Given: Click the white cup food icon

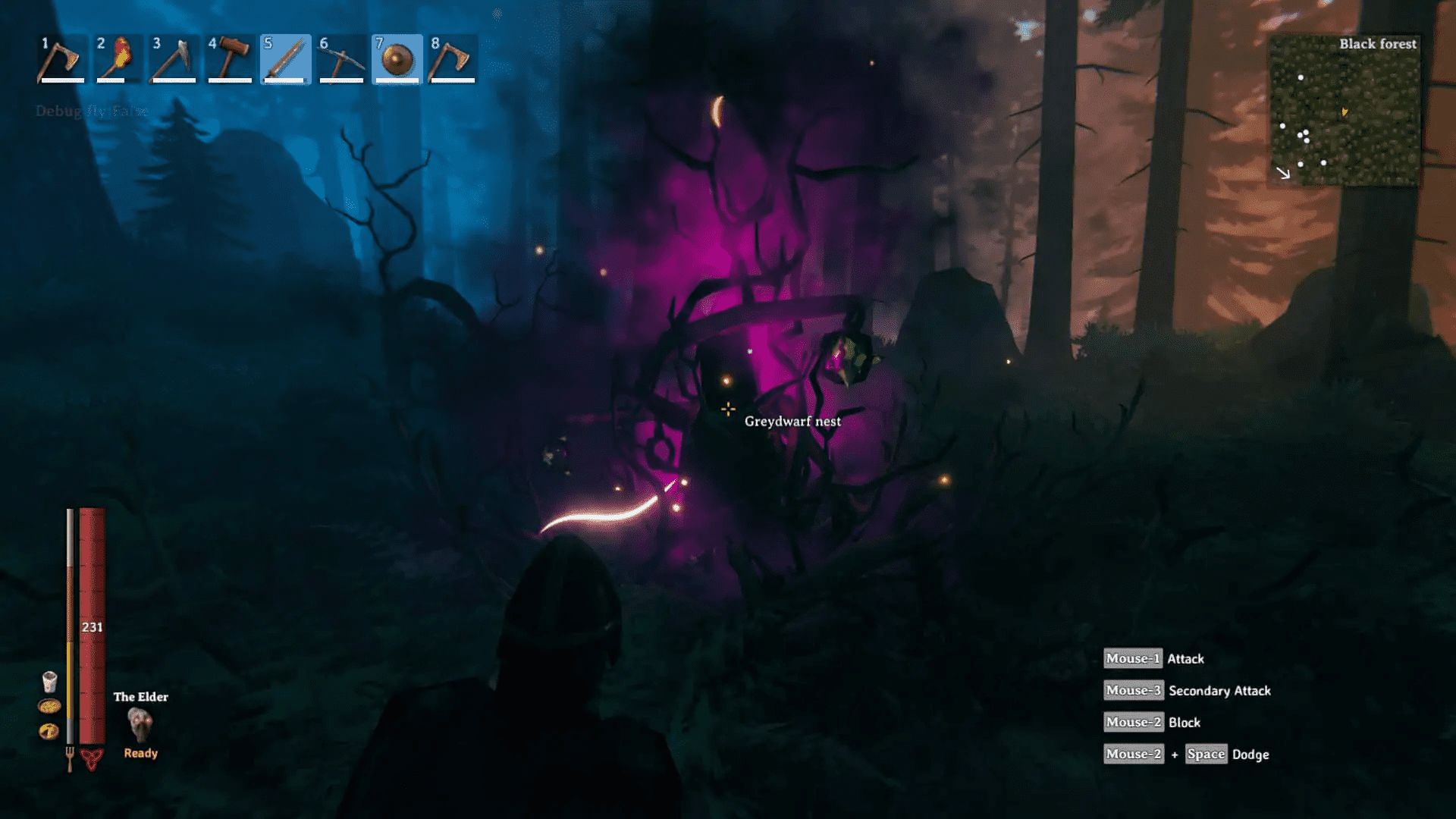Looking at the screenshot, I should 49,681.
